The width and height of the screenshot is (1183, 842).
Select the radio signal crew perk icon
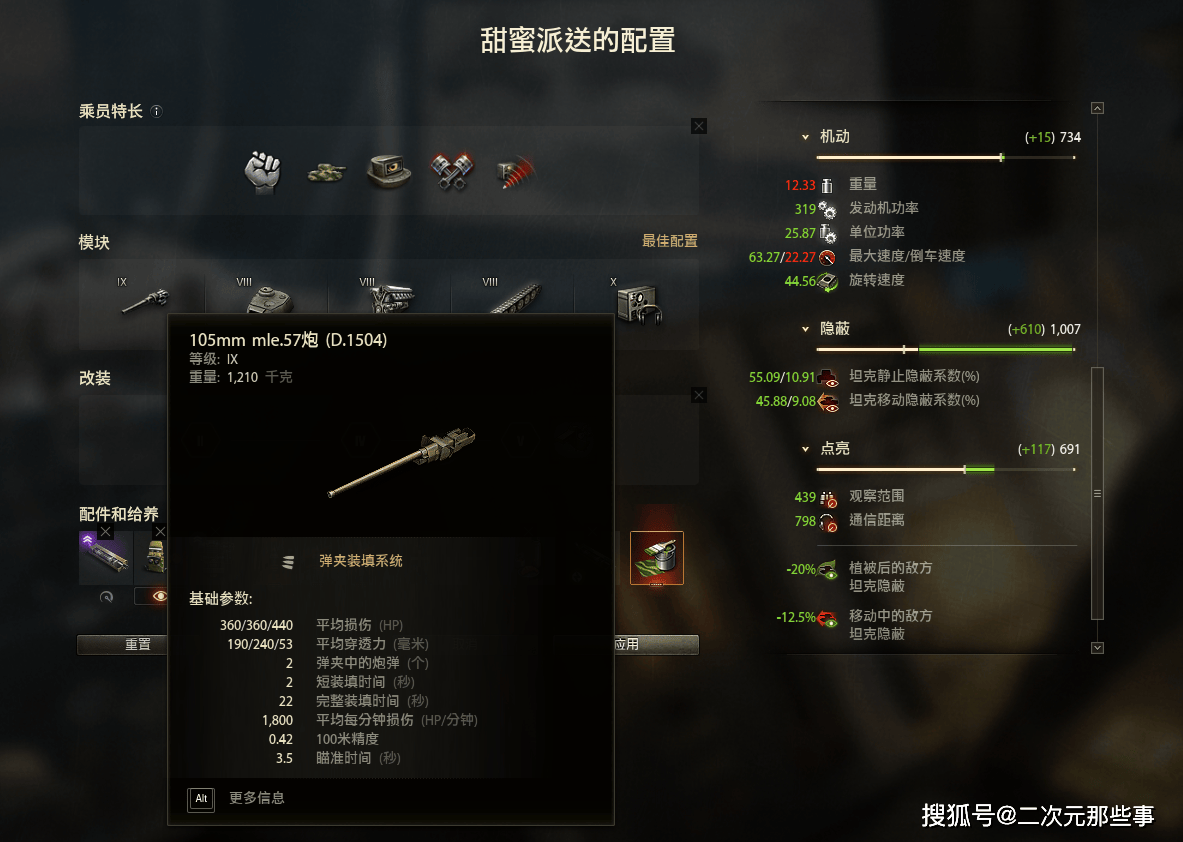514,171
